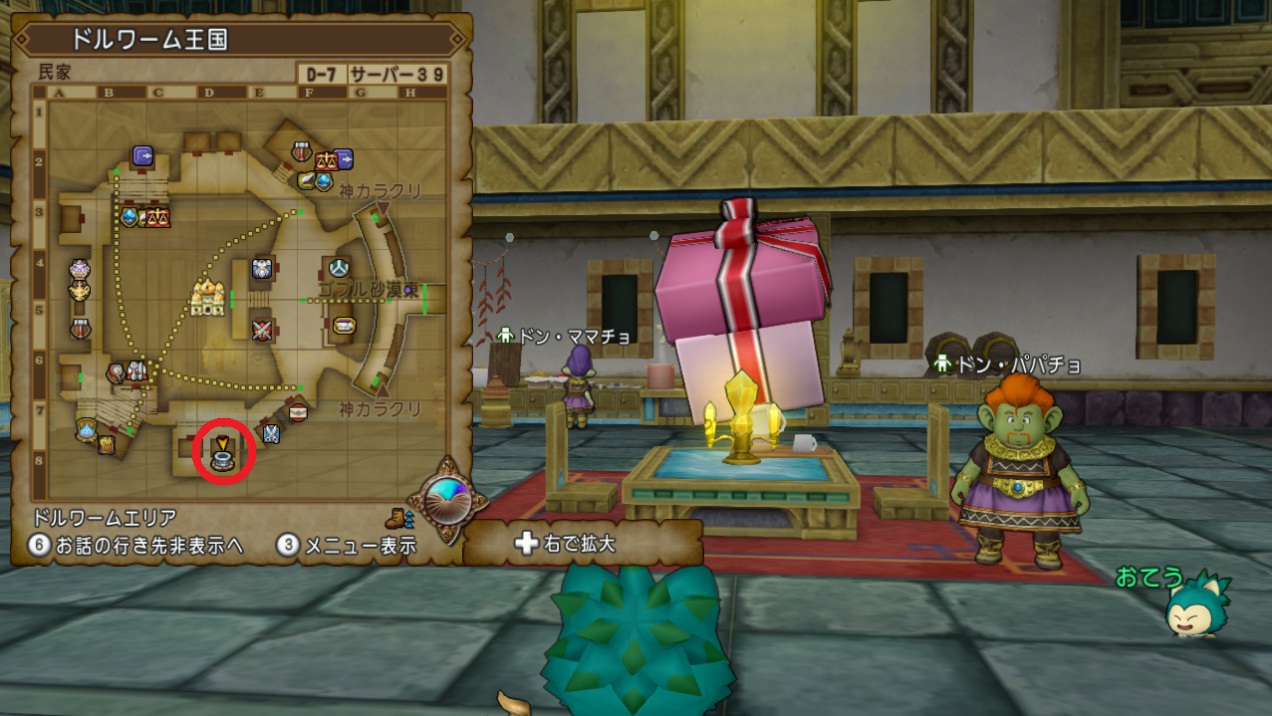Select the golden lamp map marker
Viewport: 1272px width, 716px height.
[79, 291]
